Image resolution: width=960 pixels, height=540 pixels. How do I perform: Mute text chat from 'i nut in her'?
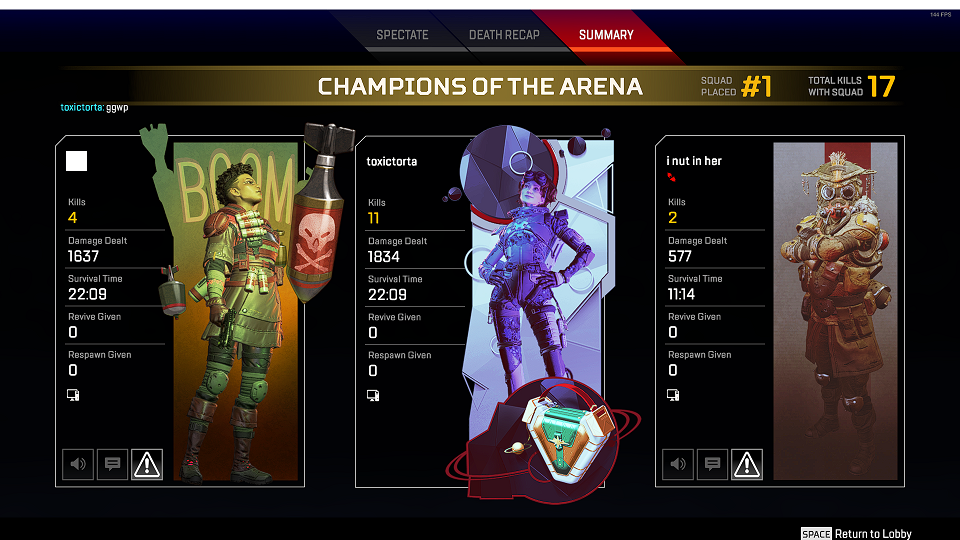712,464
